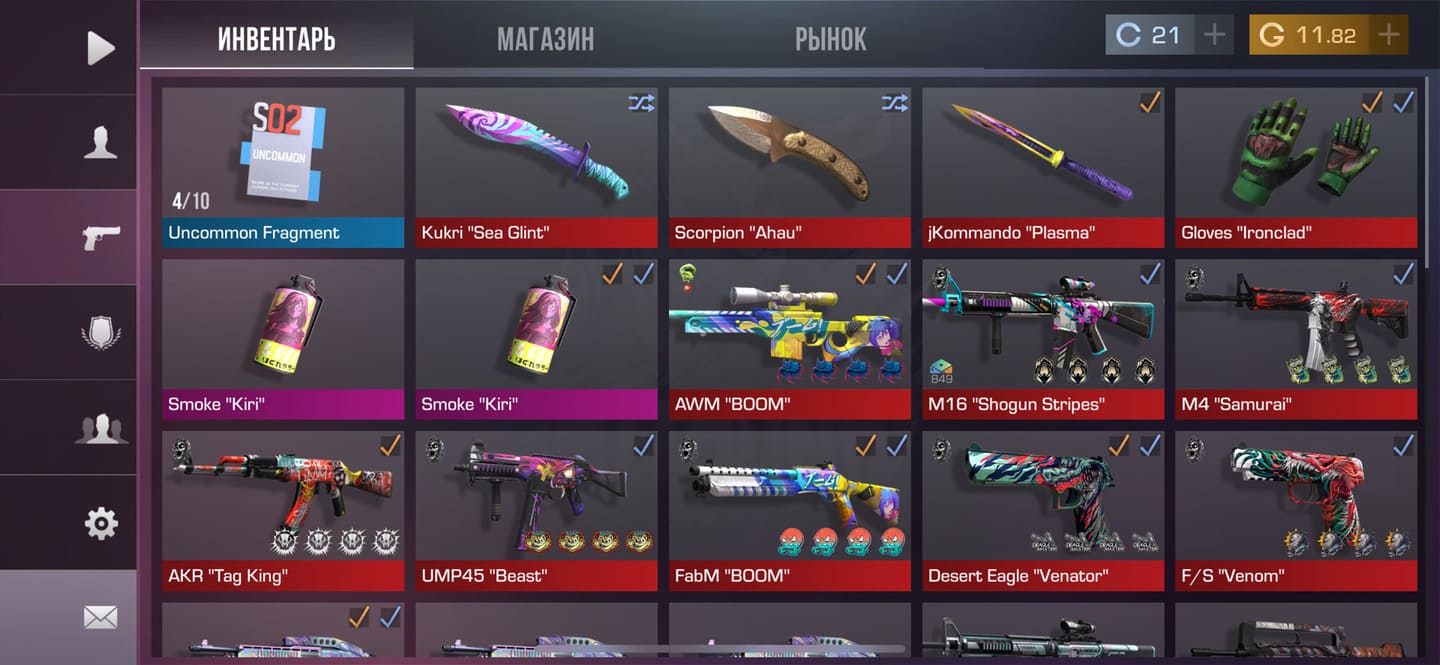Choose the AWM "BOOM" sniper skin
The height and width of the screenshot is (665, 1440).
point(789,339)
